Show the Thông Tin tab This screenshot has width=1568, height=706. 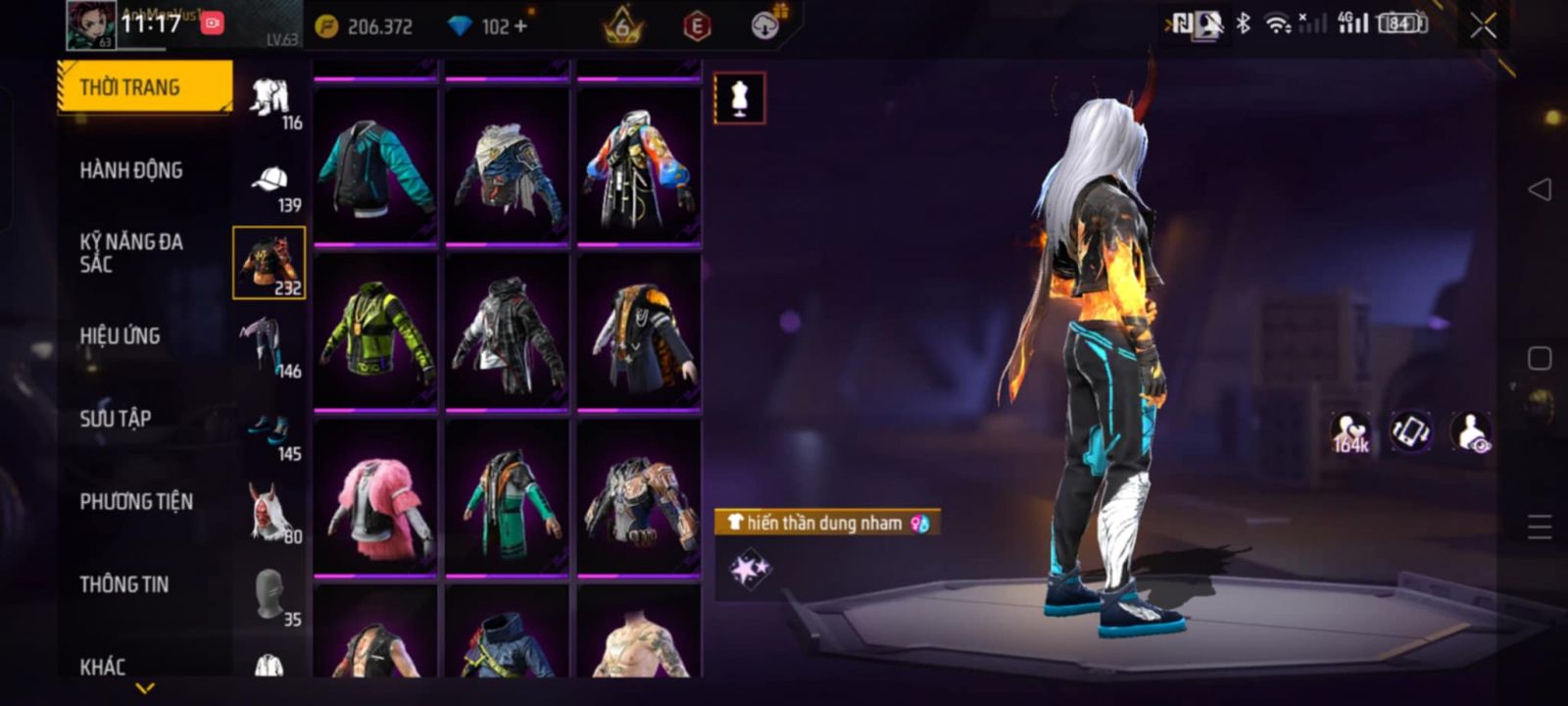click(x=124, y=584)
